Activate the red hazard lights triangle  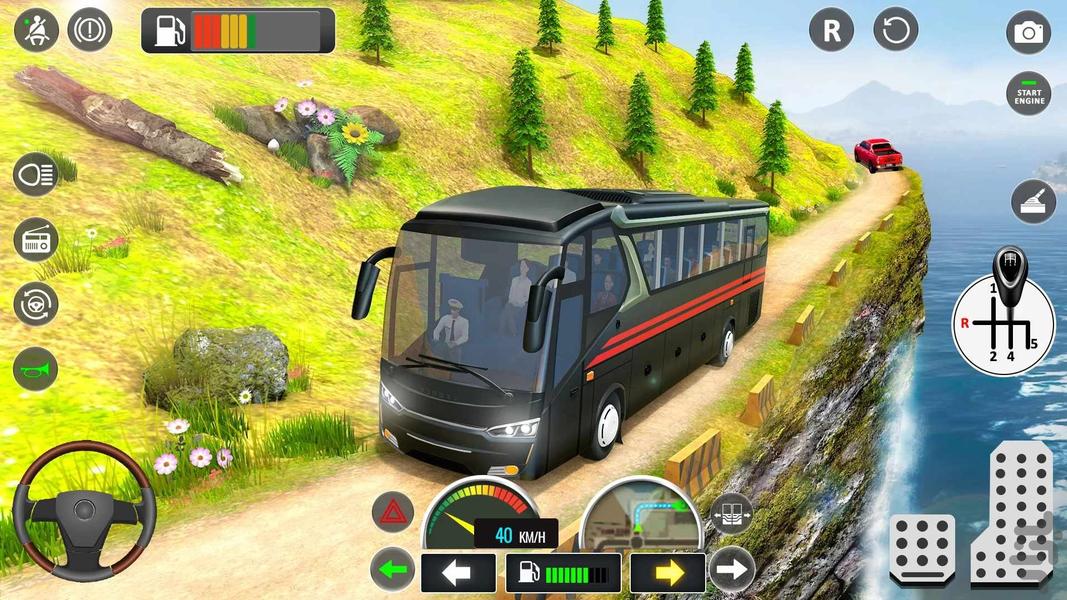tap(393, 512)
